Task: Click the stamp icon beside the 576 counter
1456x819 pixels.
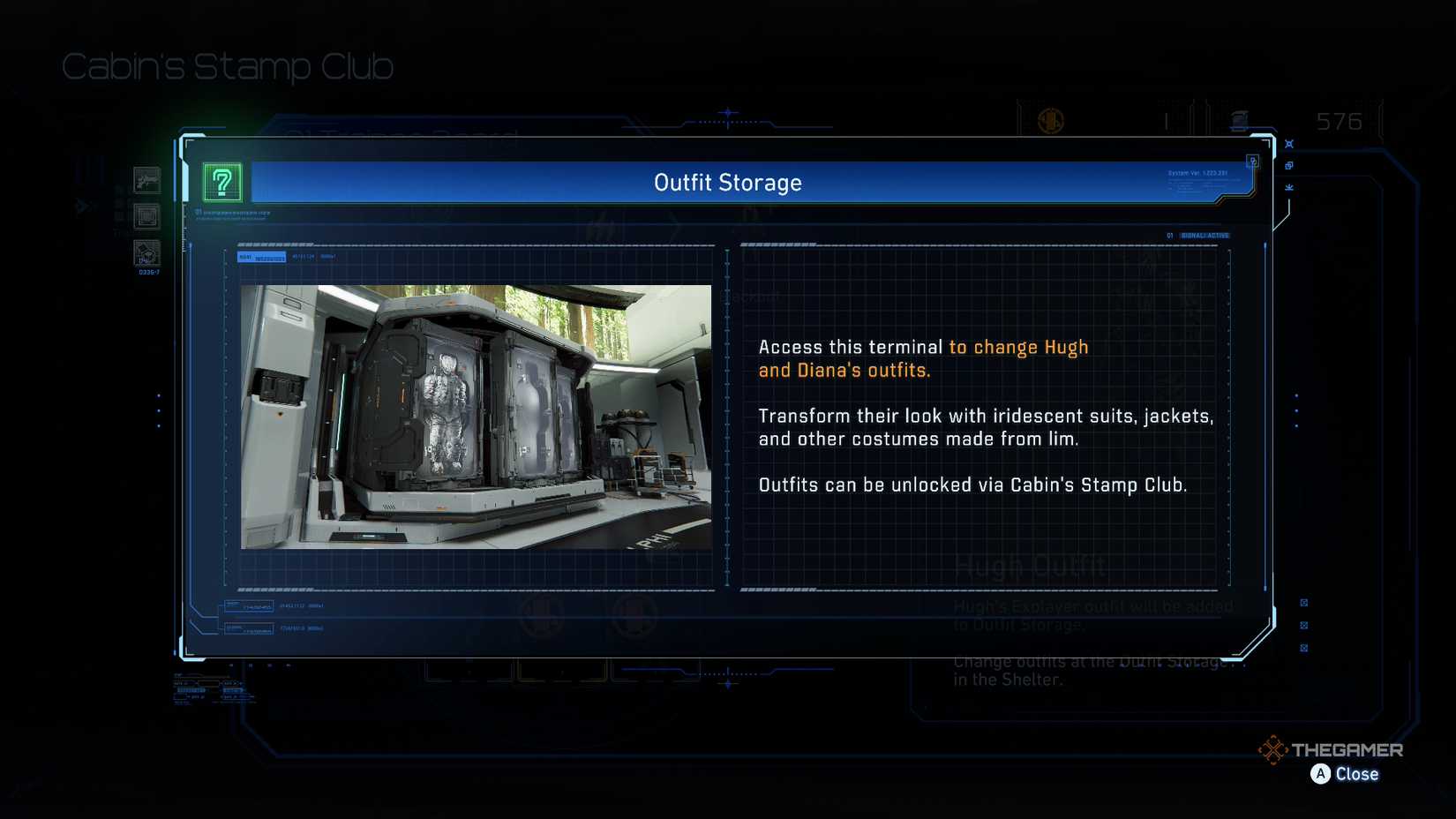Action: (1241, 119)
